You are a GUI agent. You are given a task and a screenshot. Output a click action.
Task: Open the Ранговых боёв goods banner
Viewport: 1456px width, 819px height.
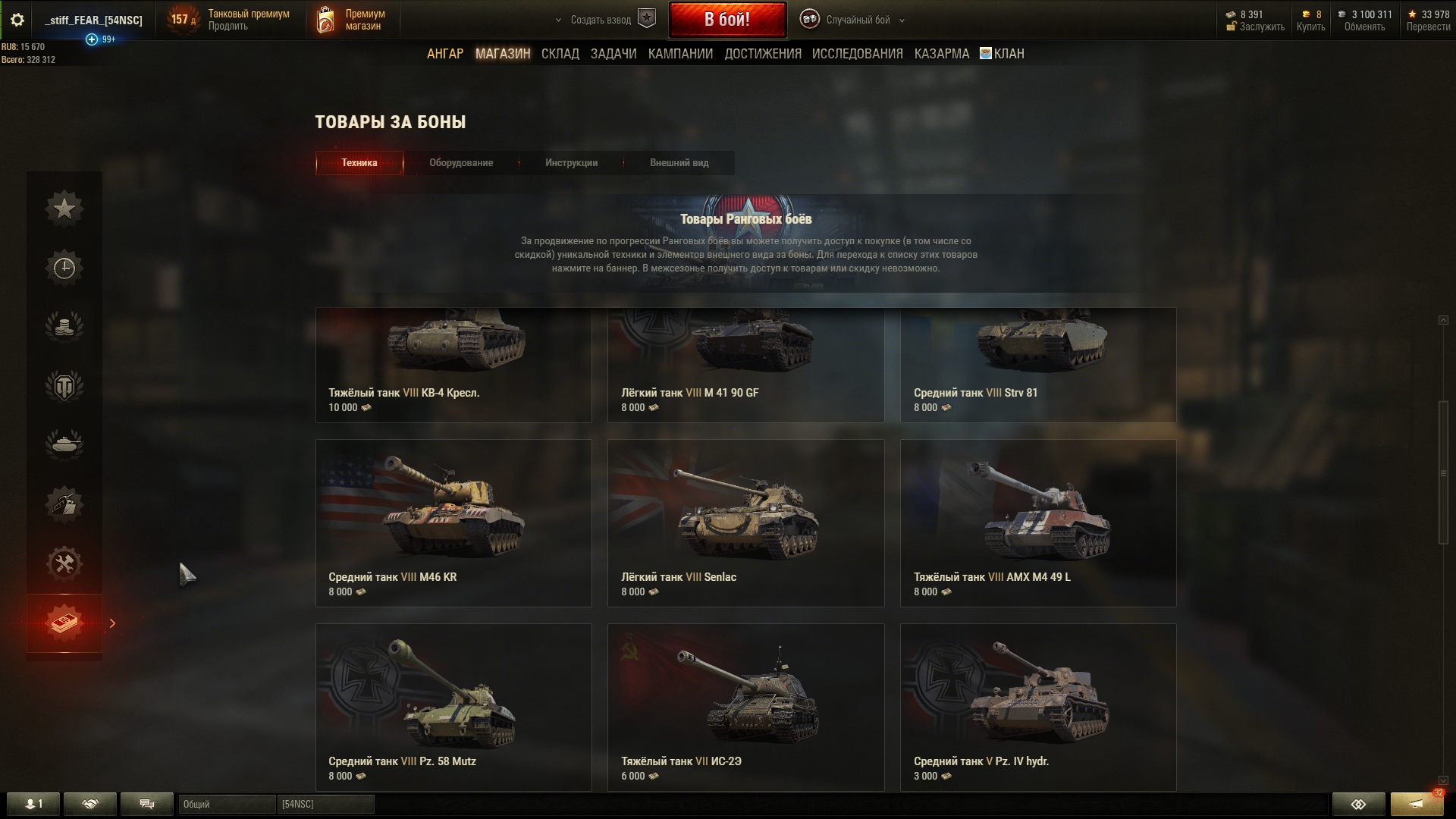coord(745,243)
